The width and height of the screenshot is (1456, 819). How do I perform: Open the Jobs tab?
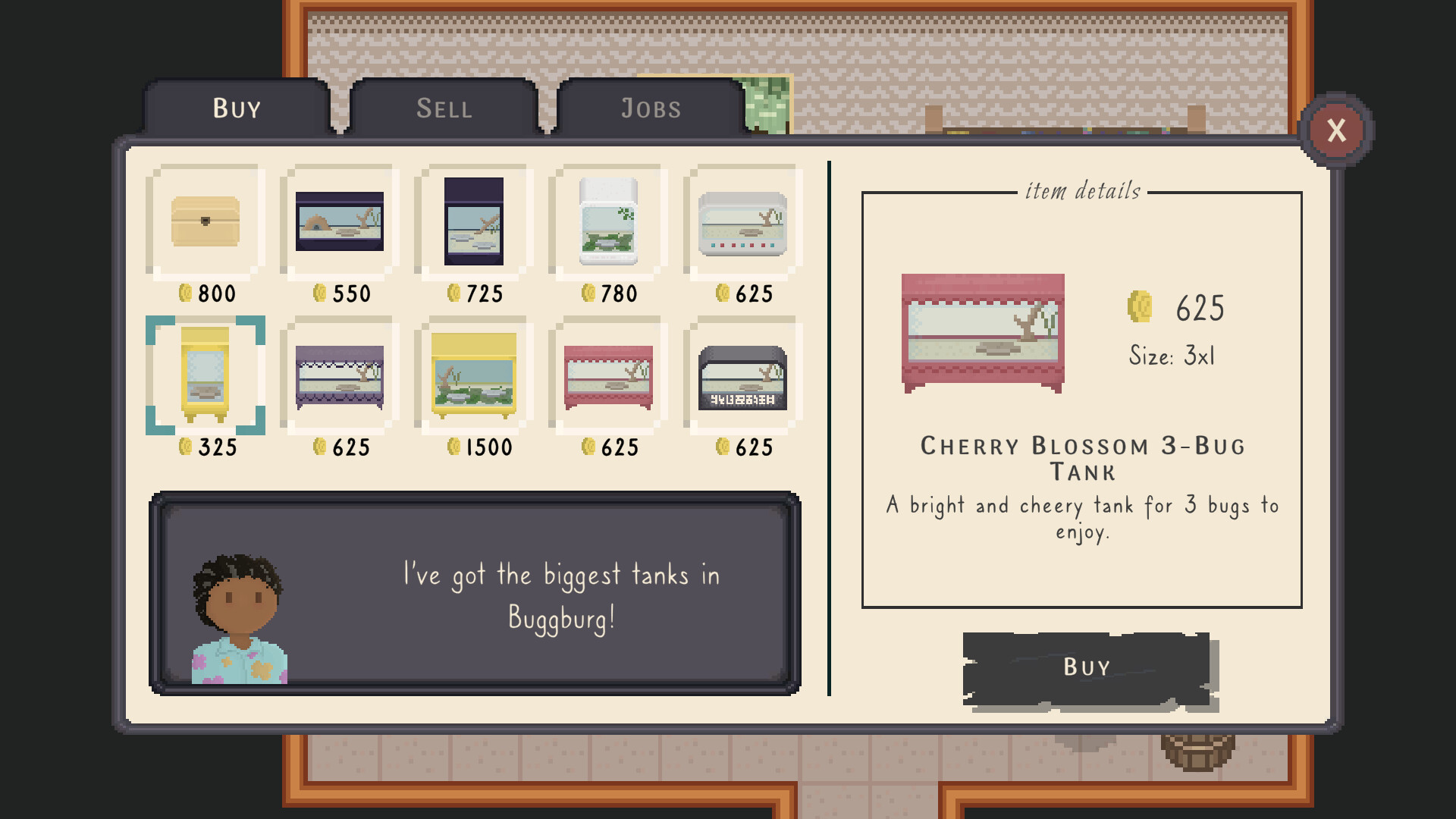click(649, 108)
